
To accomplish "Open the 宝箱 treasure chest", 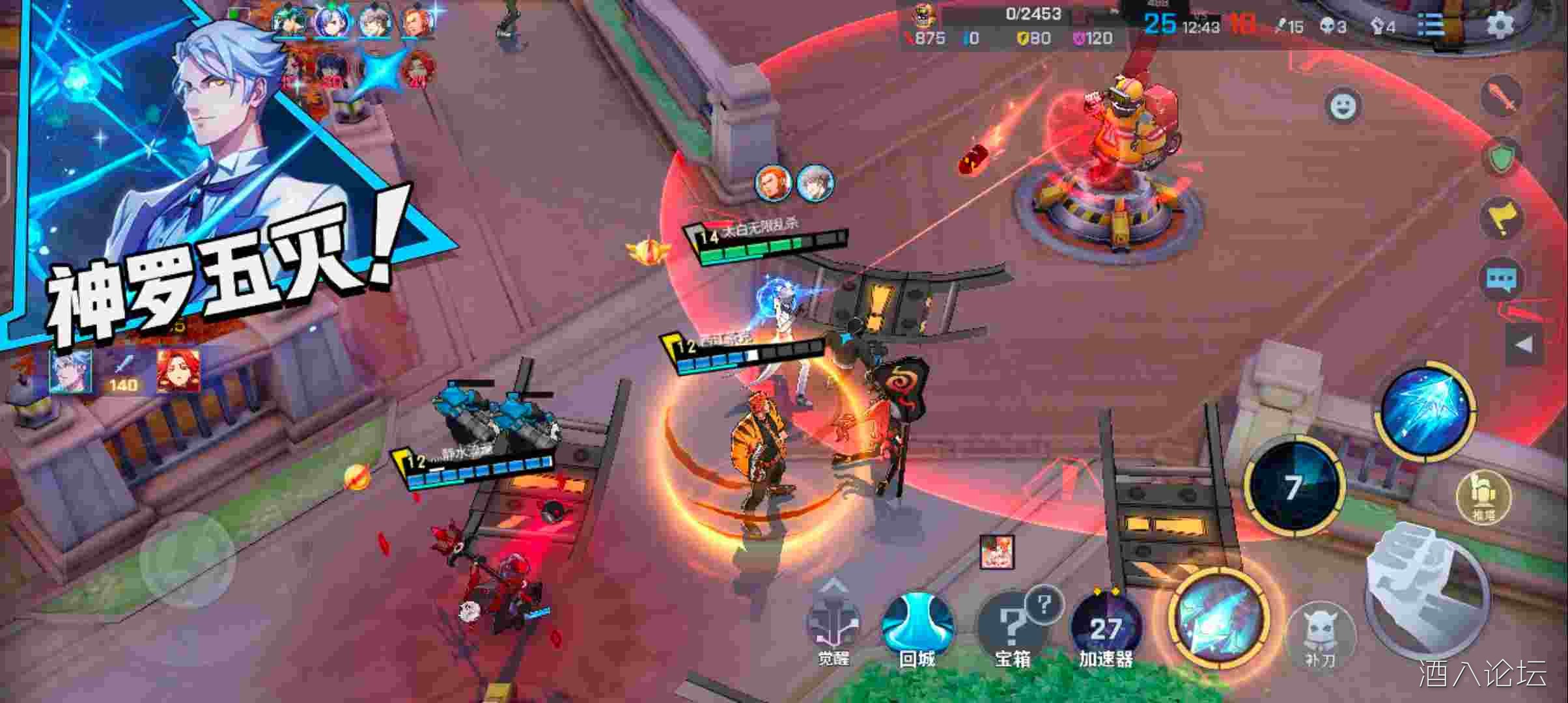I will (1012, 625).
